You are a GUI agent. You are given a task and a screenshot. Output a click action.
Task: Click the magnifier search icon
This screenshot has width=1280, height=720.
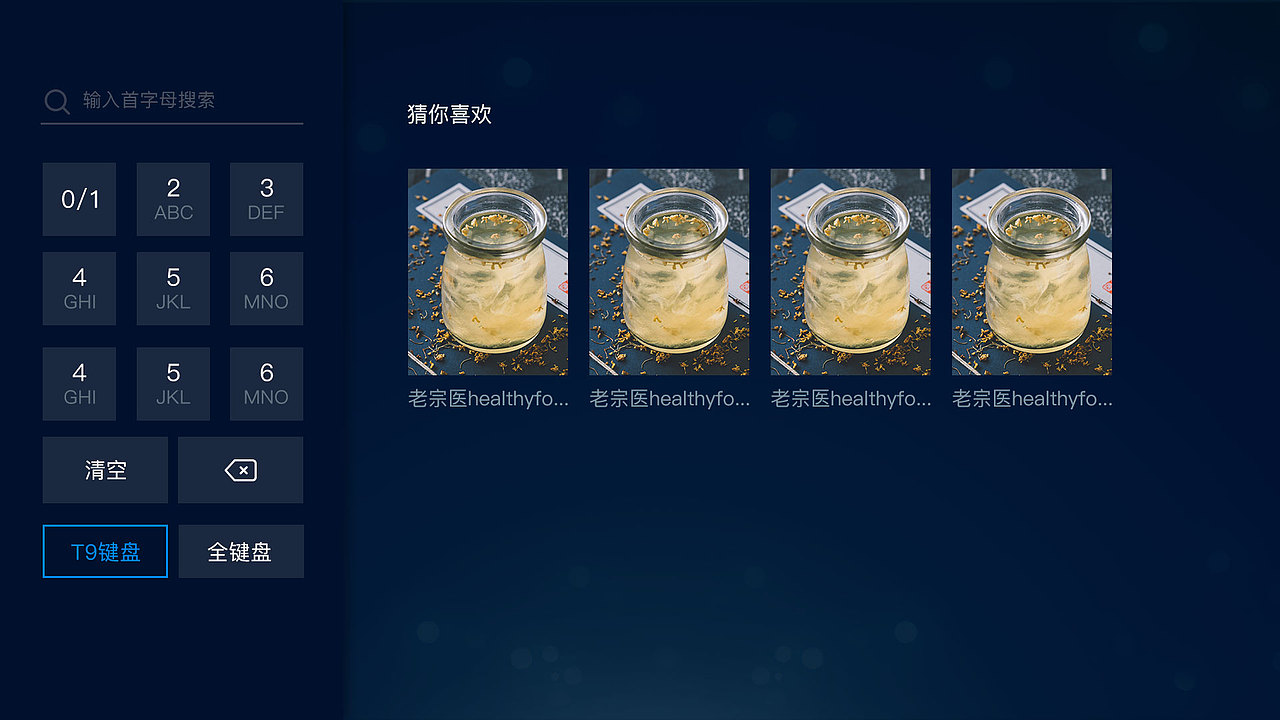coord(56,101)
